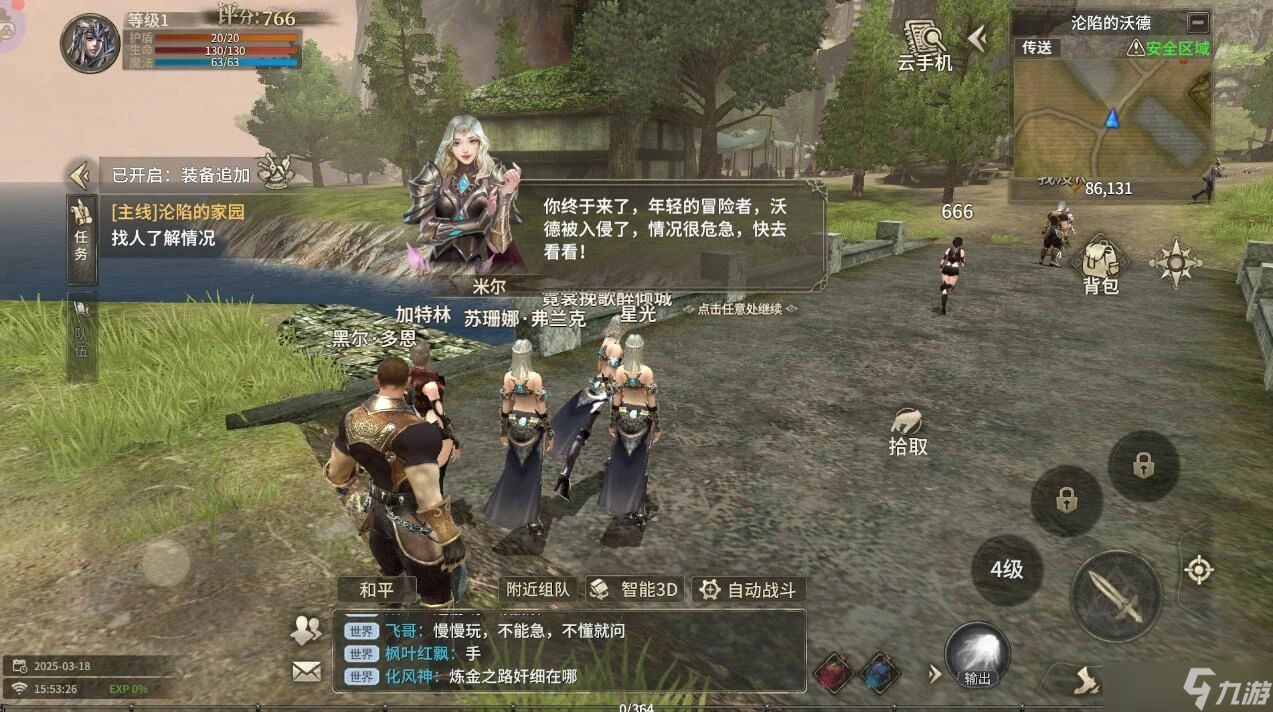Change the 和平 peace mode
Viewport: 1273px width, 712px height.
click(x=376, y=589)
